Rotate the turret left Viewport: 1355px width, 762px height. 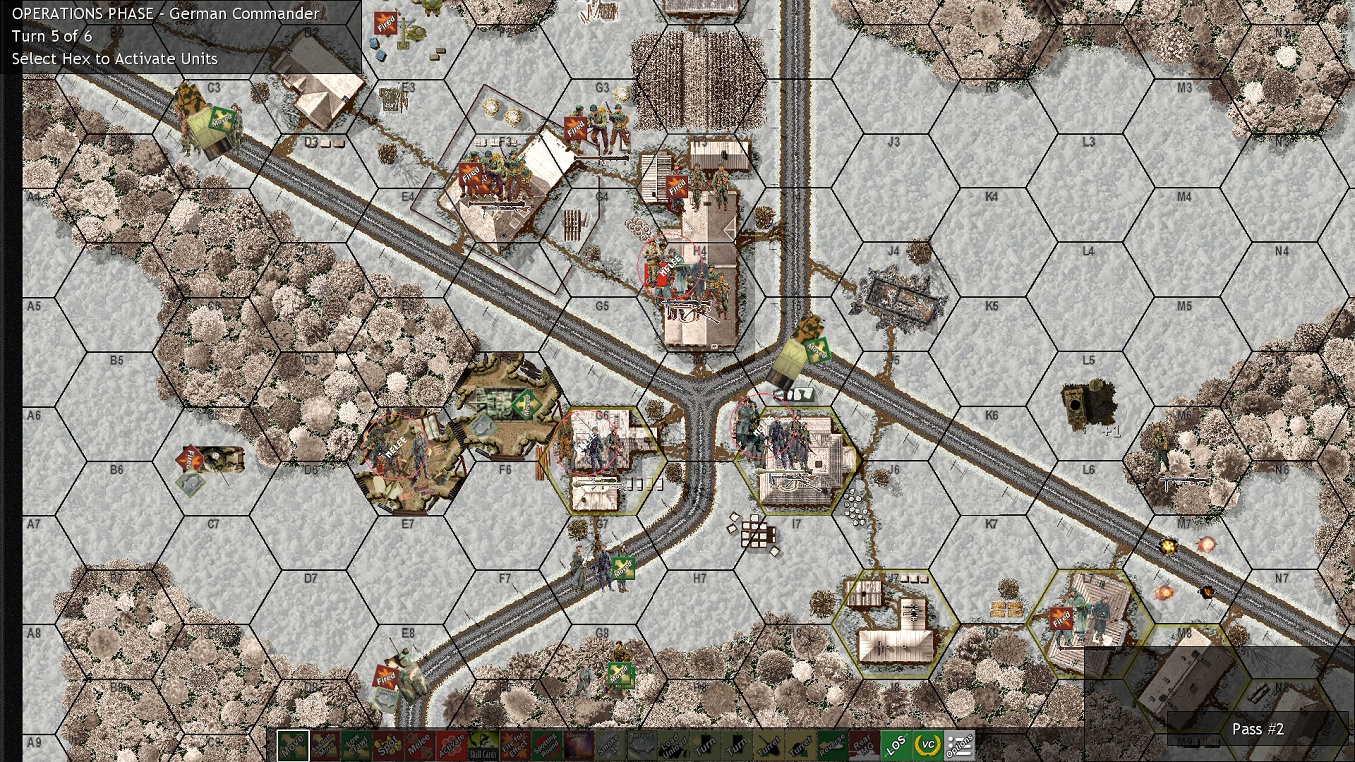coord(770,743)
